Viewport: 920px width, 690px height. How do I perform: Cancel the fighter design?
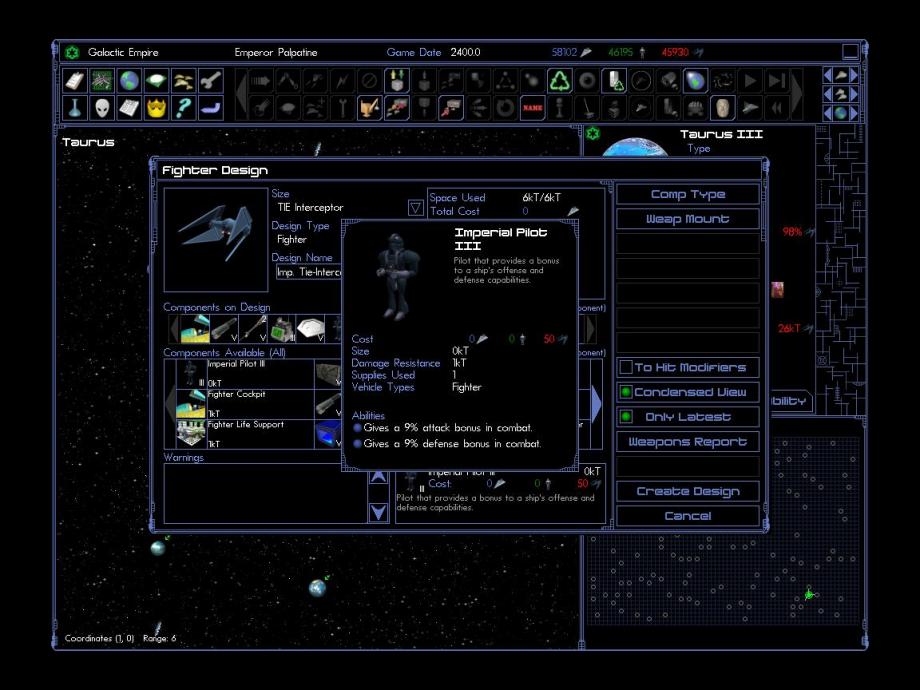click(x=687, y=516)
